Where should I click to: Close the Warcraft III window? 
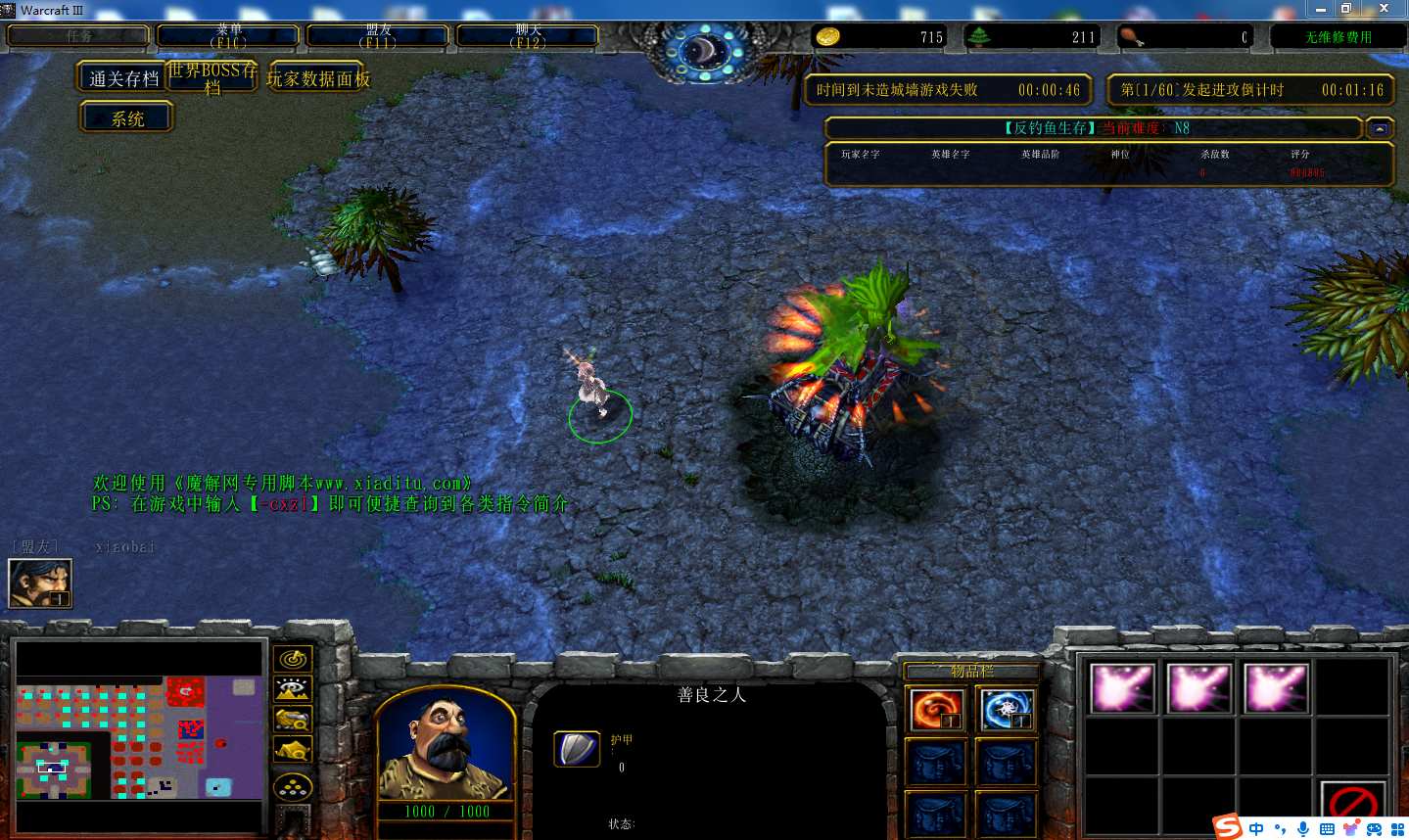pyautogui.click(x=1384, y=9)
